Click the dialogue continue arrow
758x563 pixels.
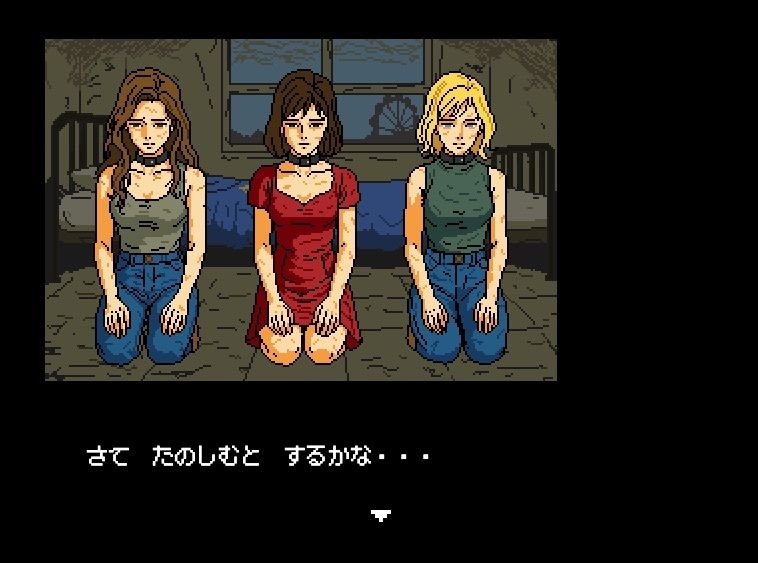point(380,515)
